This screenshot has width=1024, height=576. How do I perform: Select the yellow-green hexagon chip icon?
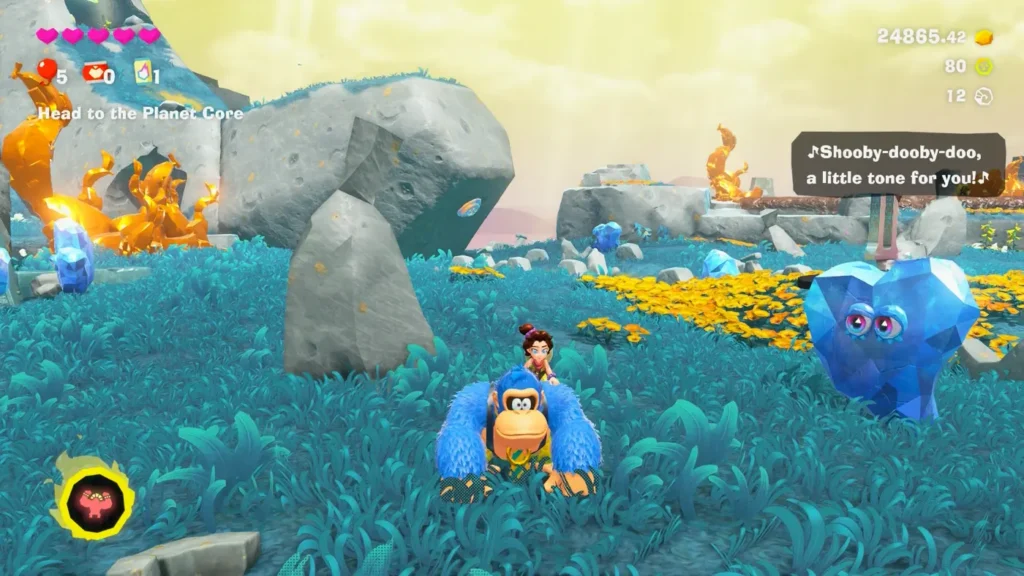(984, 67)
